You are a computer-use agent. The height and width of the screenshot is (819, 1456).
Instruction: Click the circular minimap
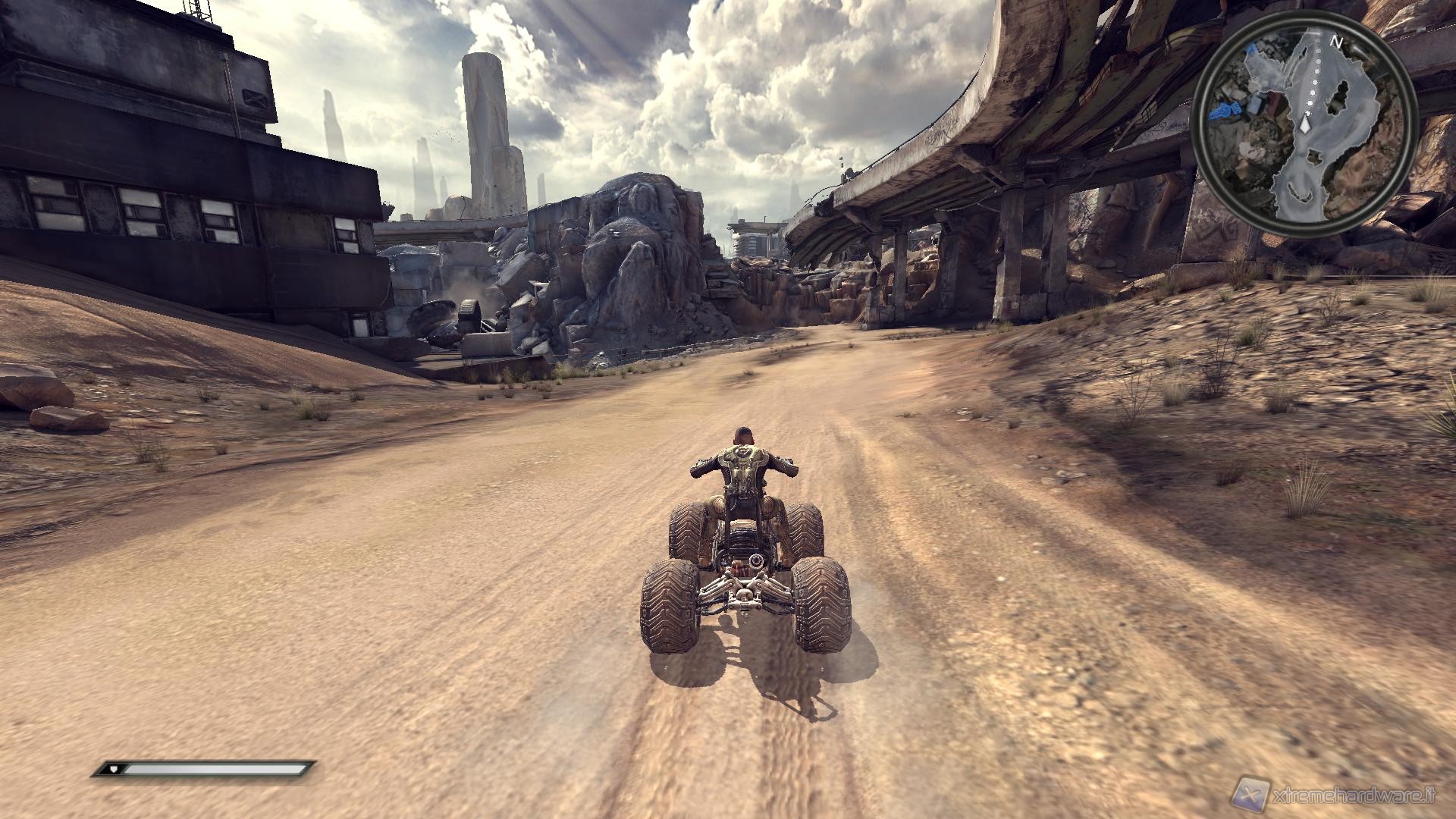pos(1303,127)
